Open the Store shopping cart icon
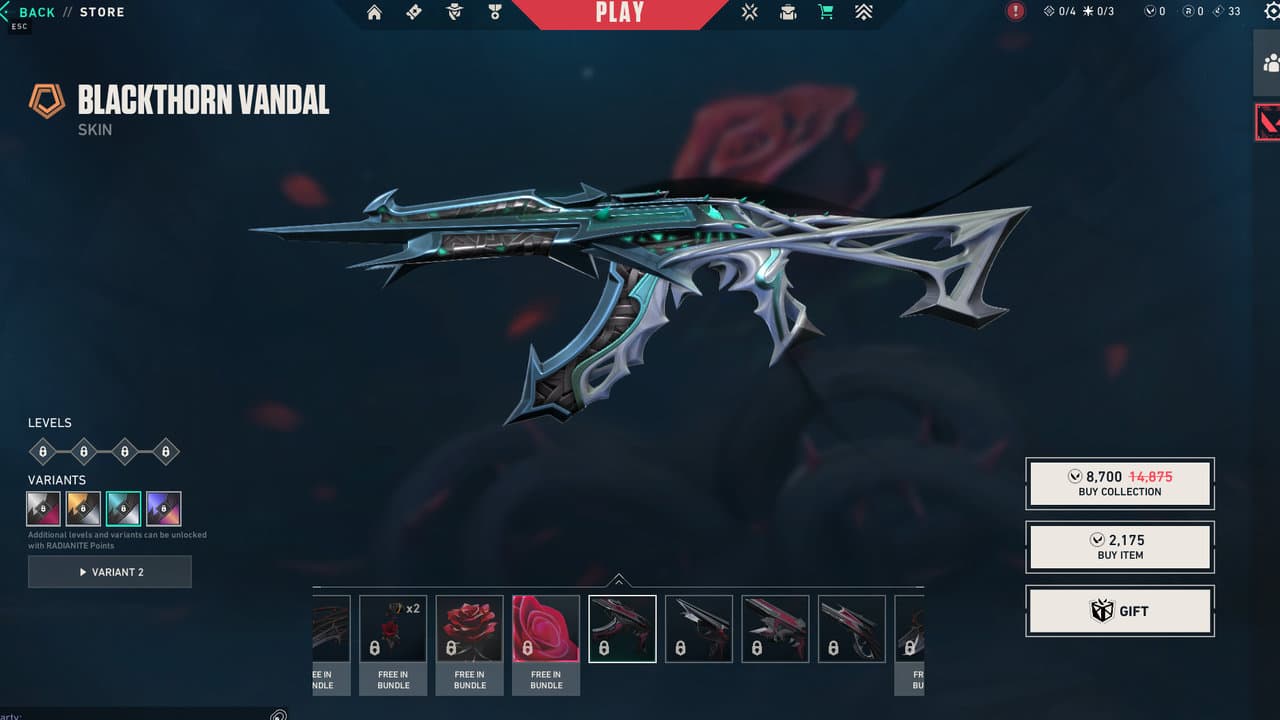1280x720 pixels. (x=824, y=12)
